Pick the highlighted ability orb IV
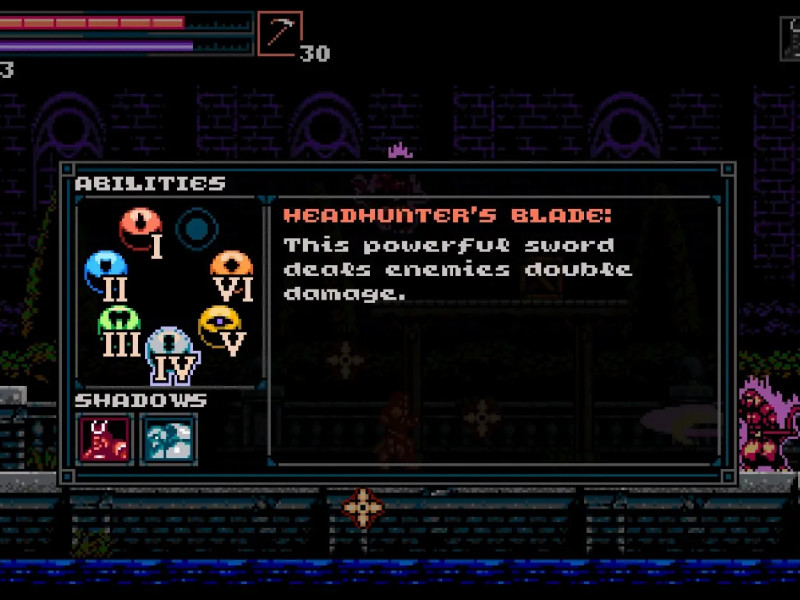This screenshot has width=800, height=600. point(167,348)
